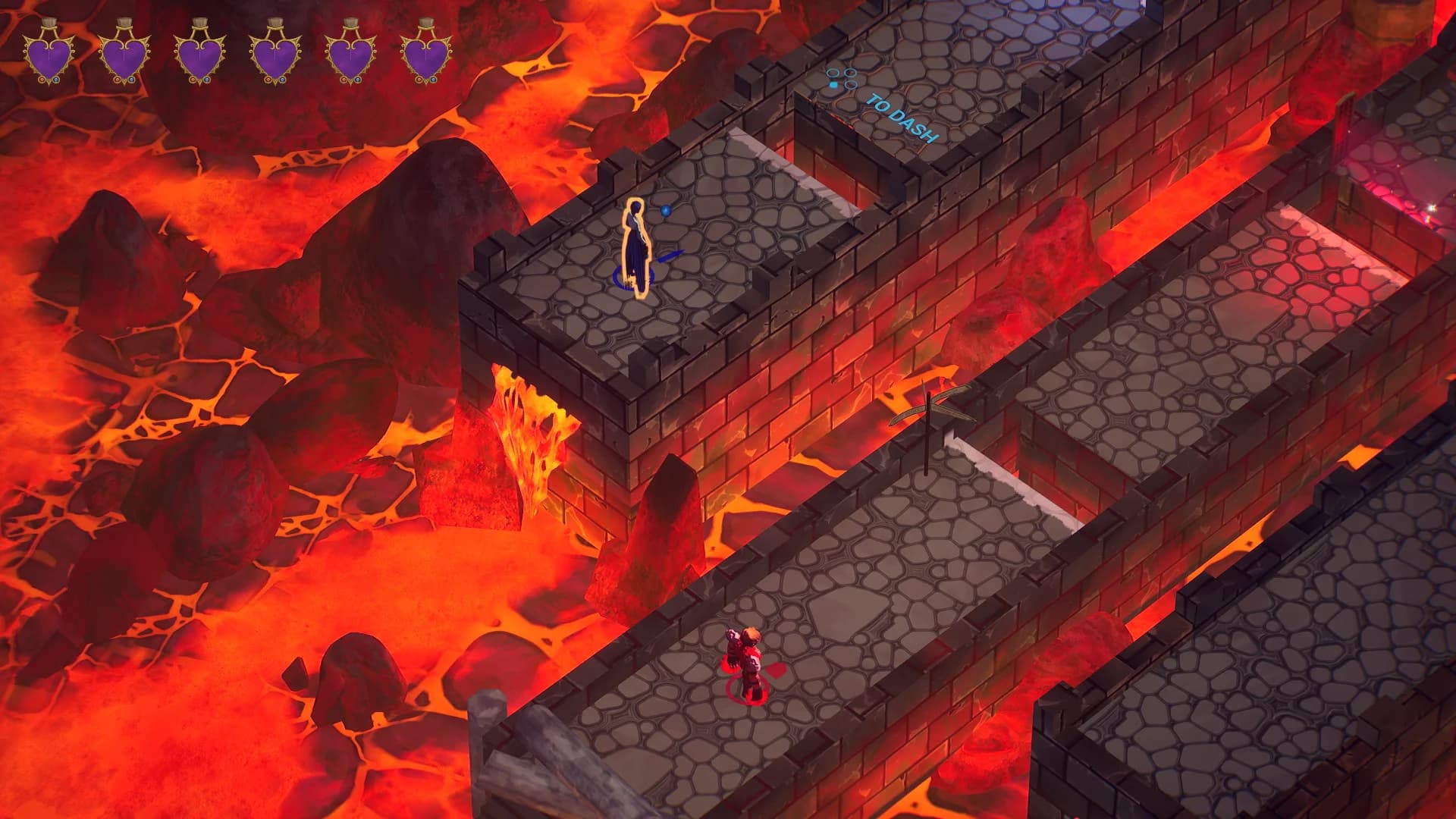The height and width of the screenshot is (819, 1456).
Task: Click the lower circle in the dash prompt icons
Action: click(851, 85)
